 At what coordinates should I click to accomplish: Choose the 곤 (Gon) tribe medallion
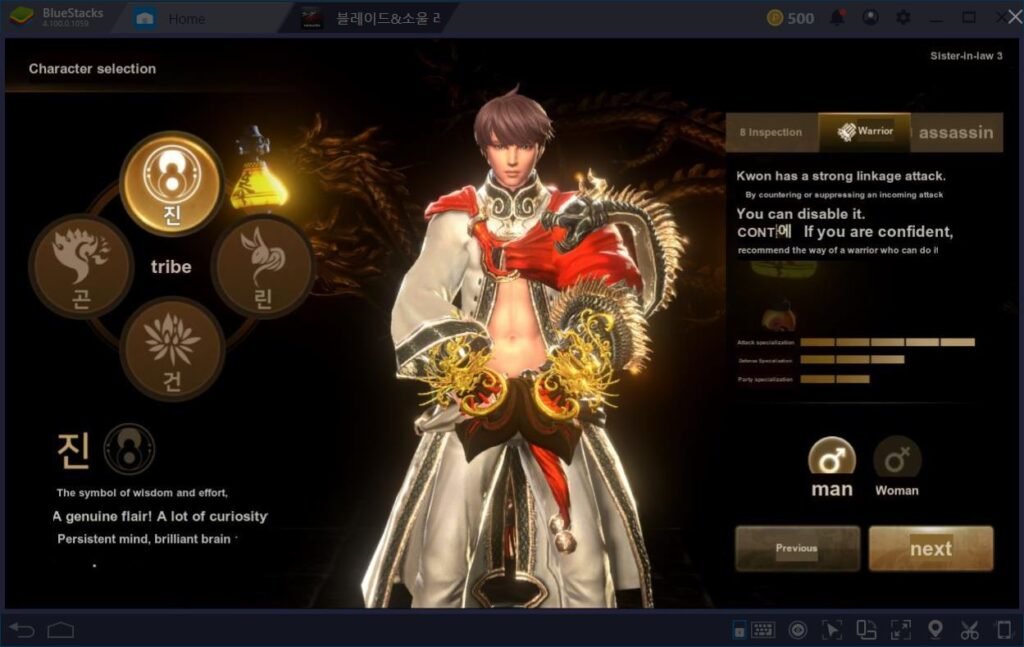coord(80,266)
